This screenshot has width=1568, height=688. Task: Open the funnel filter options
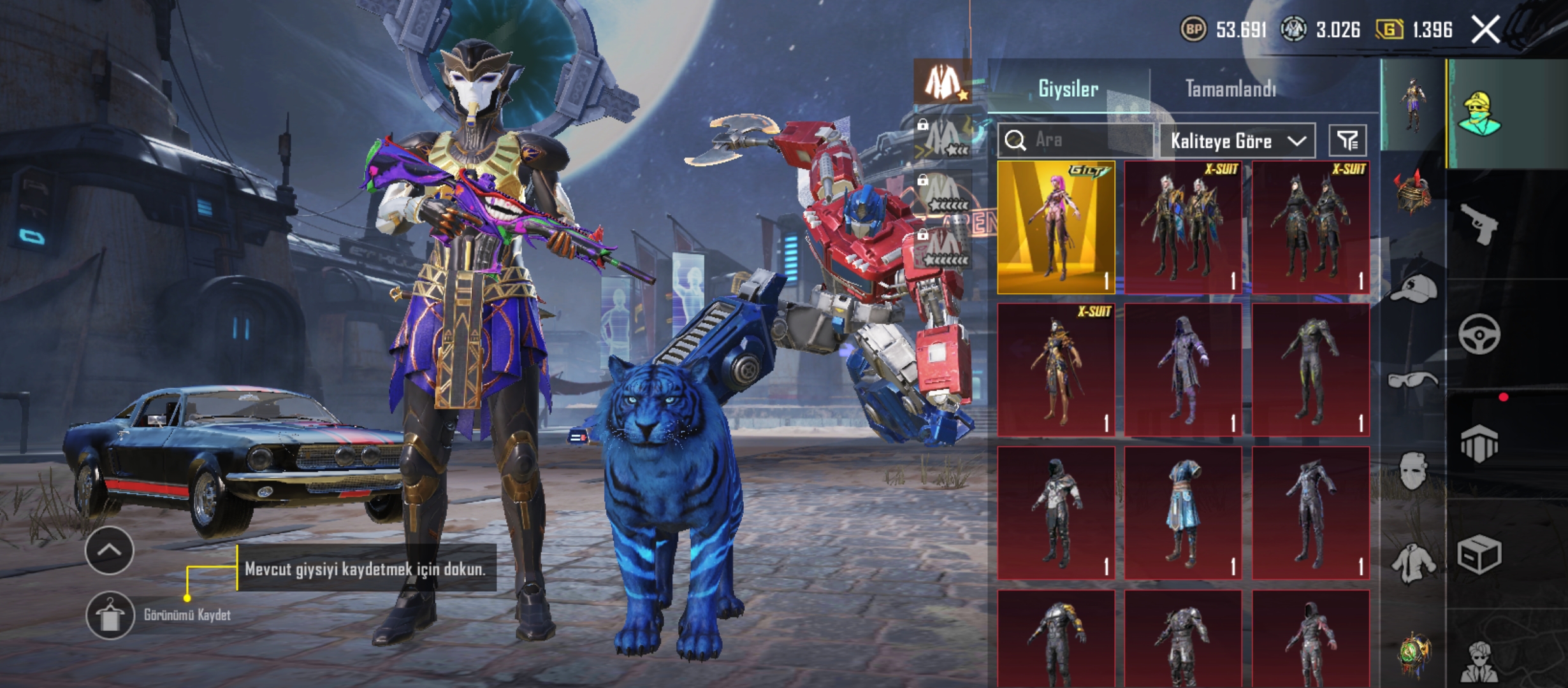tap(1347, 141)
